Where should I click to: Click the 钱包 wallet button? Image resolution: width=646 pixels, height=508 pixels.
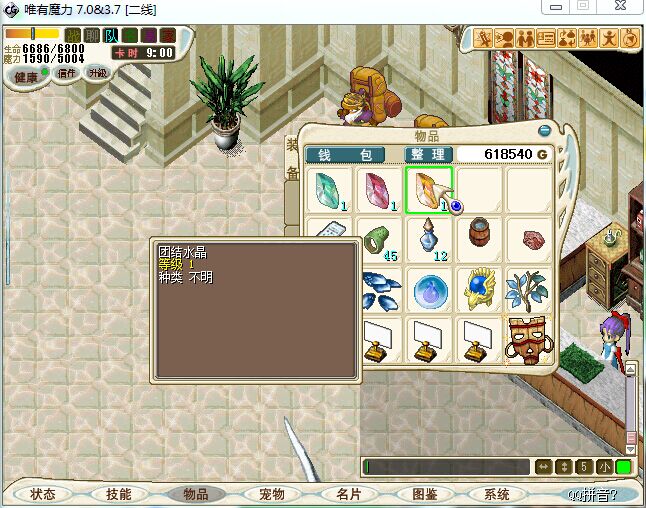point(344,155)
